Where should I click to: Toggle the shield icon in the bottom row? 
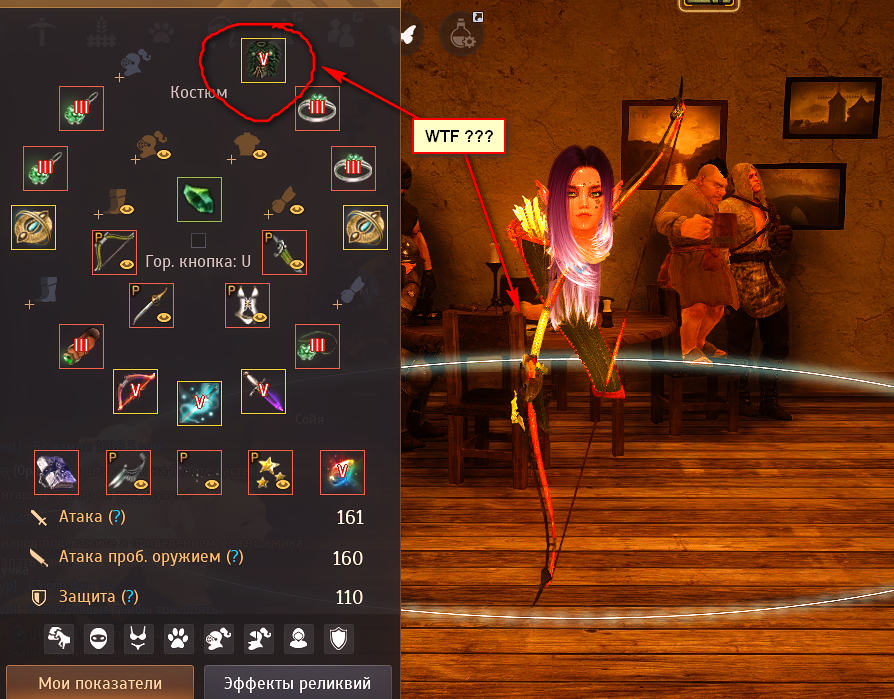coord(341,636)
